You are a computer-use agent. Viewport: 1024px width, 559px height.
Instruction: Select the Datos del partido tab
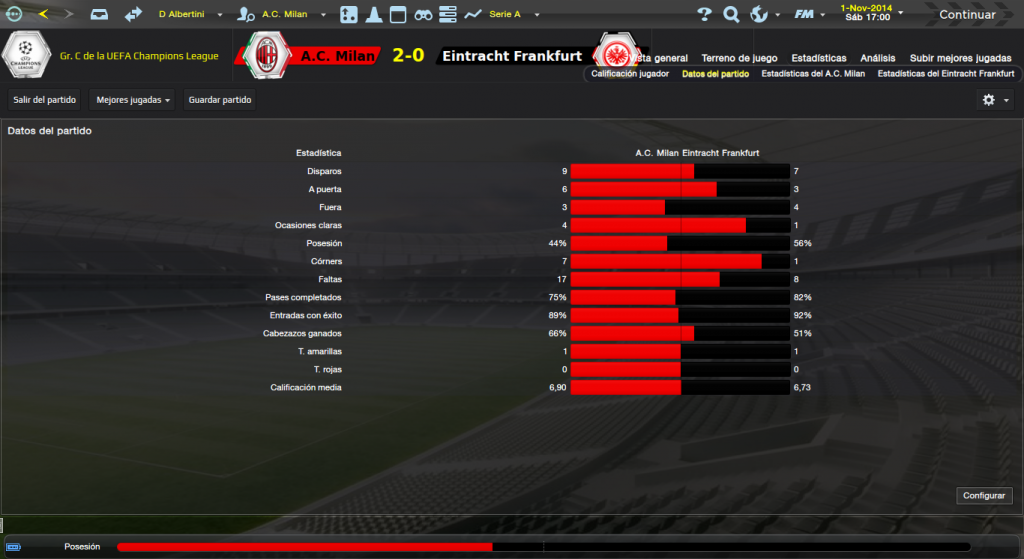point(715,74)
